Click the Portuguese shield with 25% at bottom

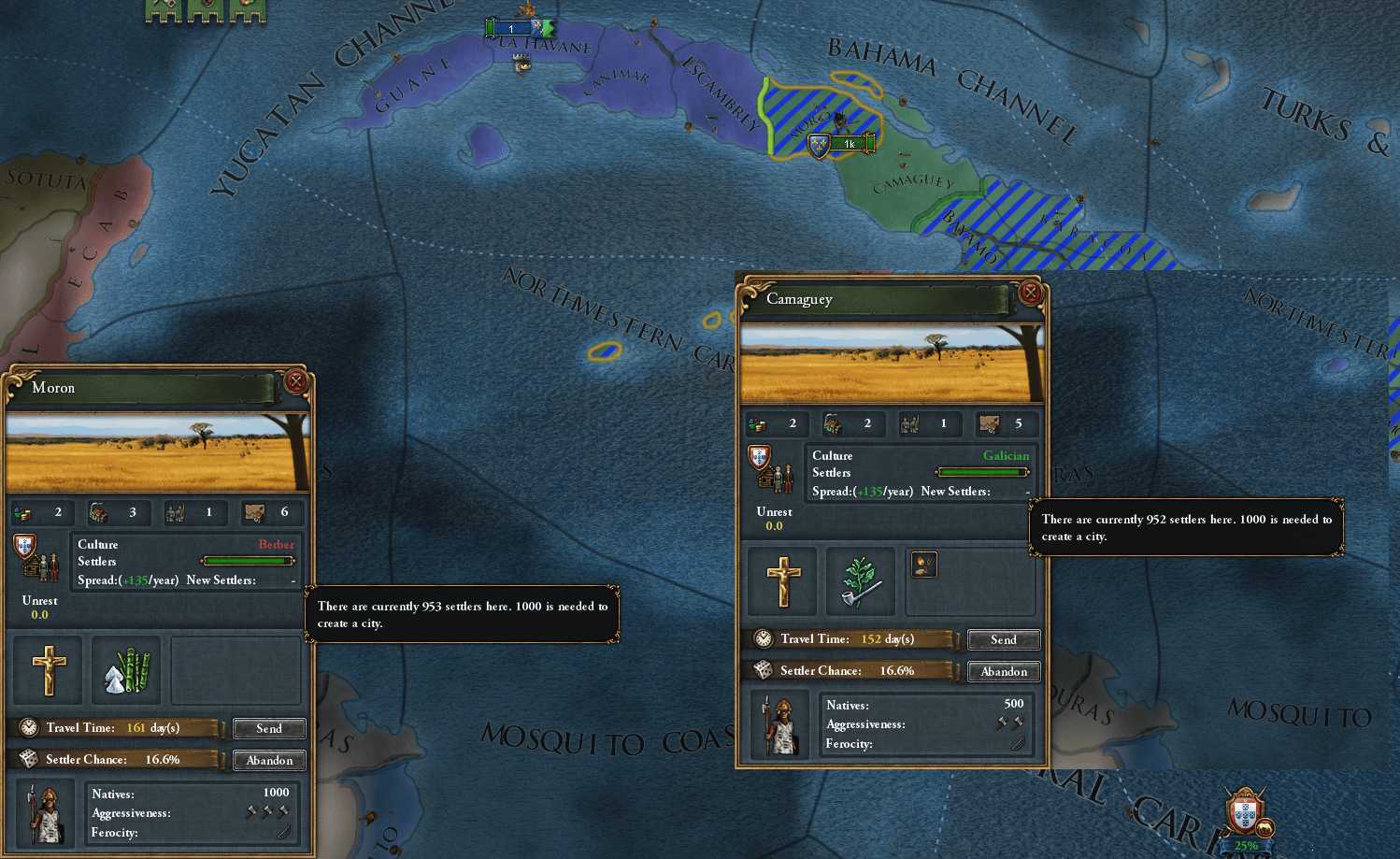click(1244, 815)
